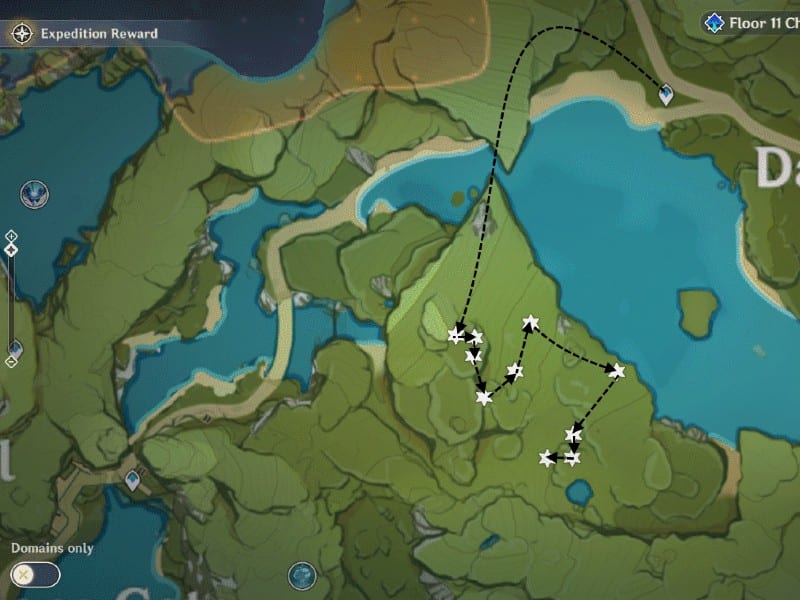Select the teleport waypoint above the Domains only label
Screen dimensions: 800x600
coord(132,480)
